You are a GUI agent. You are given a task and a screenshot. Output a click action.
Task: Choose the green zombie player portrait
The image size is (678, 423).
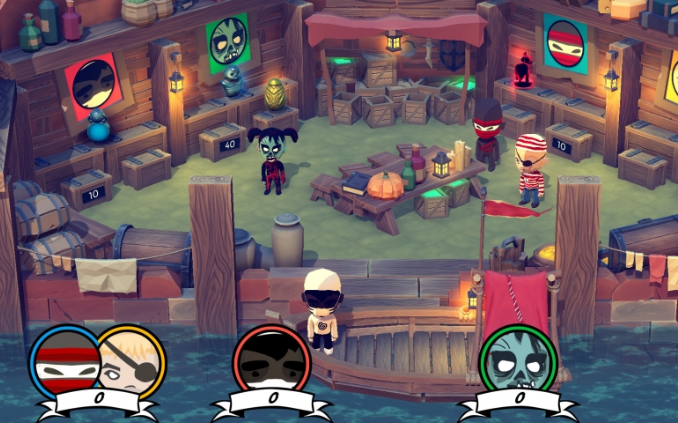pos(517,360)
